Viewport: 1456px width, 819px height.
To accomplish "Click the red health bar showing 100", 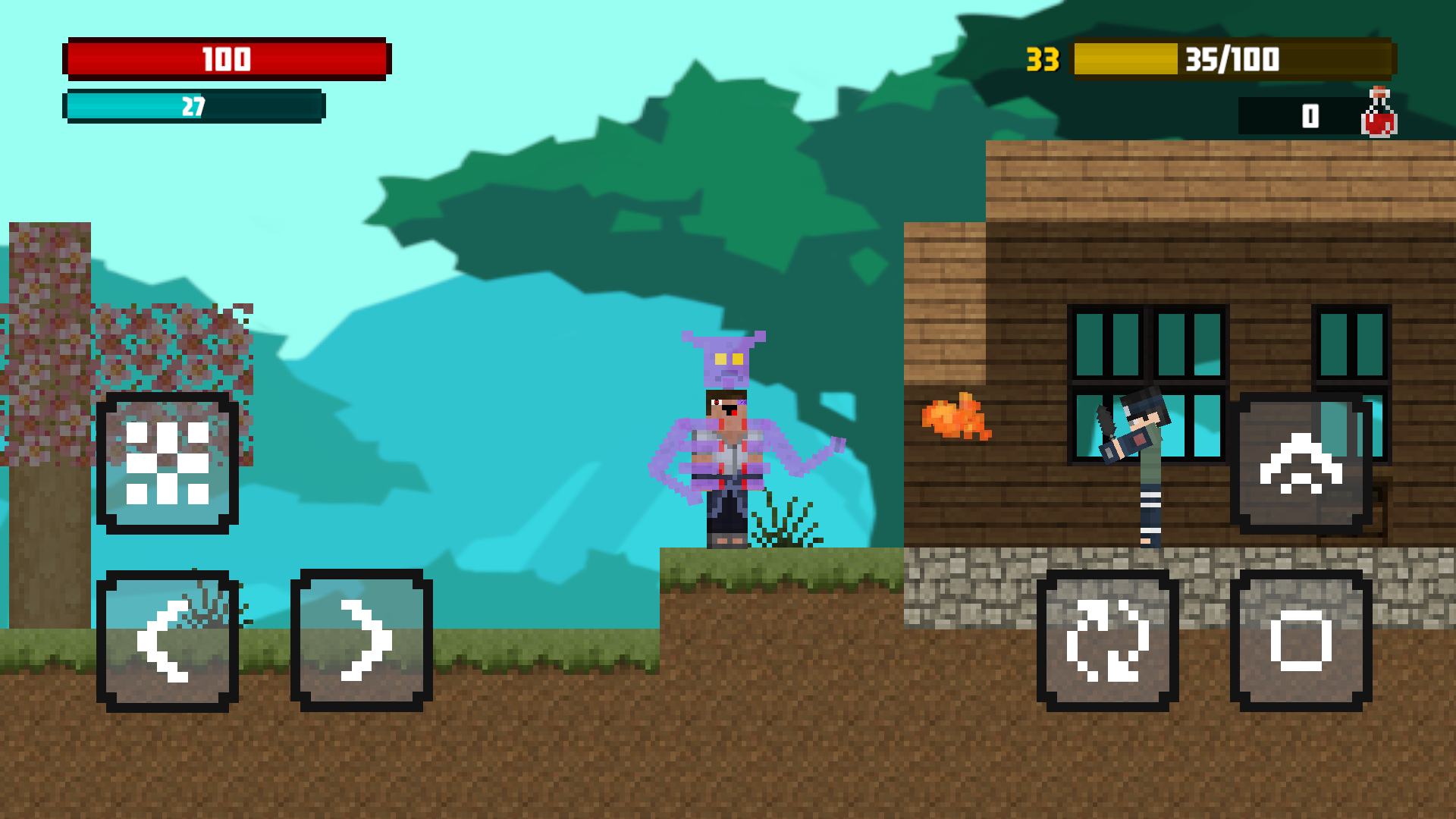I will point(227,59).
